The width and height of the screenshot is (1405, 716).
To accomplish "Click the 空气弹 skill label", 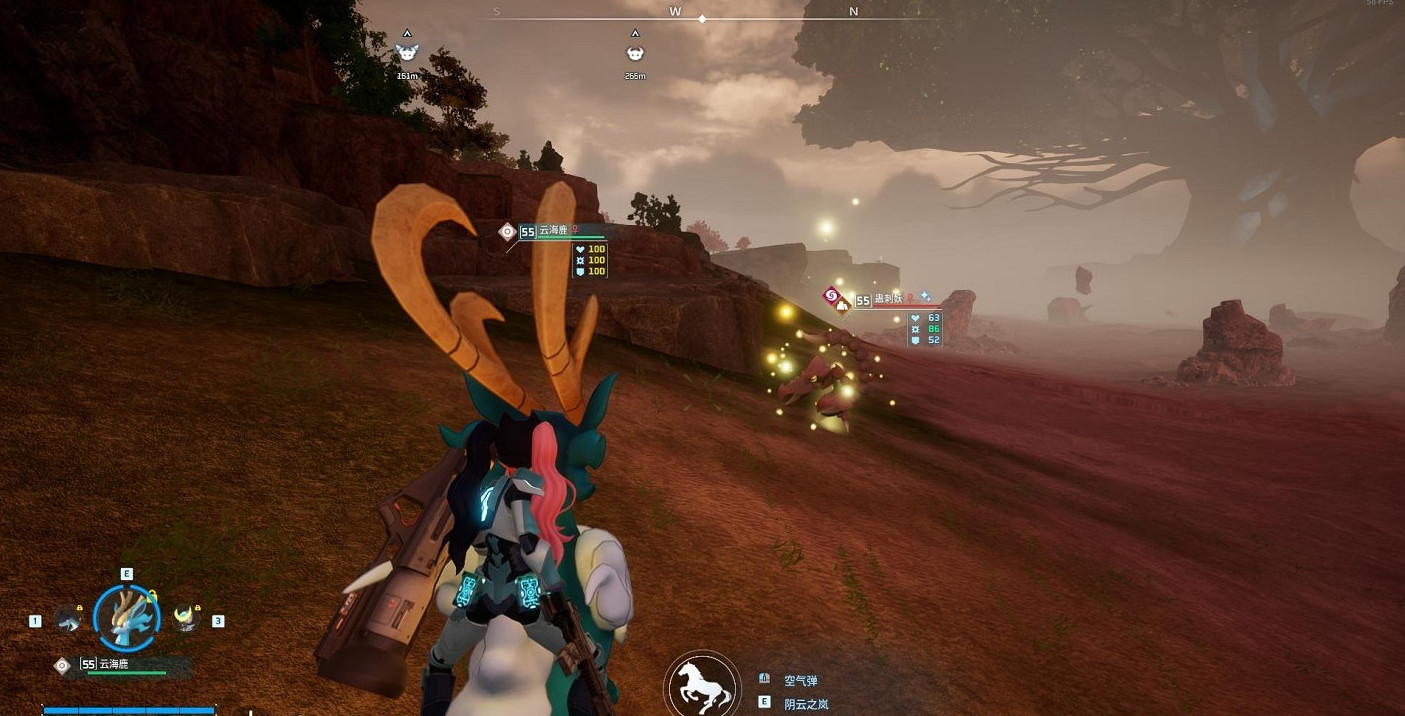I will tap(800, 680).
